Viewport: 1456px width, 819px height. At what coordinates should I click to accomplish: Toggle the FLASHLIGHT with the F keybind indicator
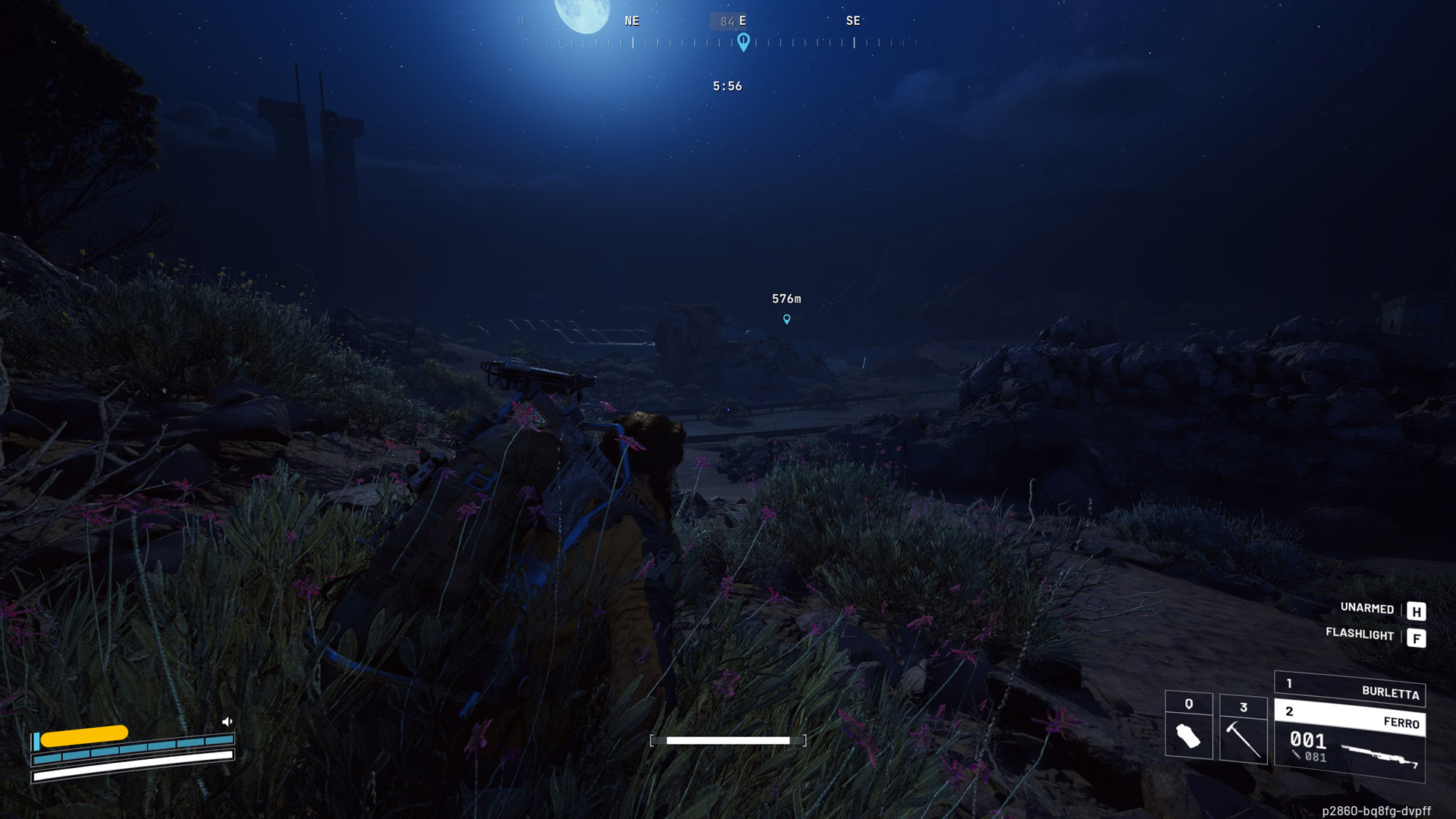[x=1417, y=638]
